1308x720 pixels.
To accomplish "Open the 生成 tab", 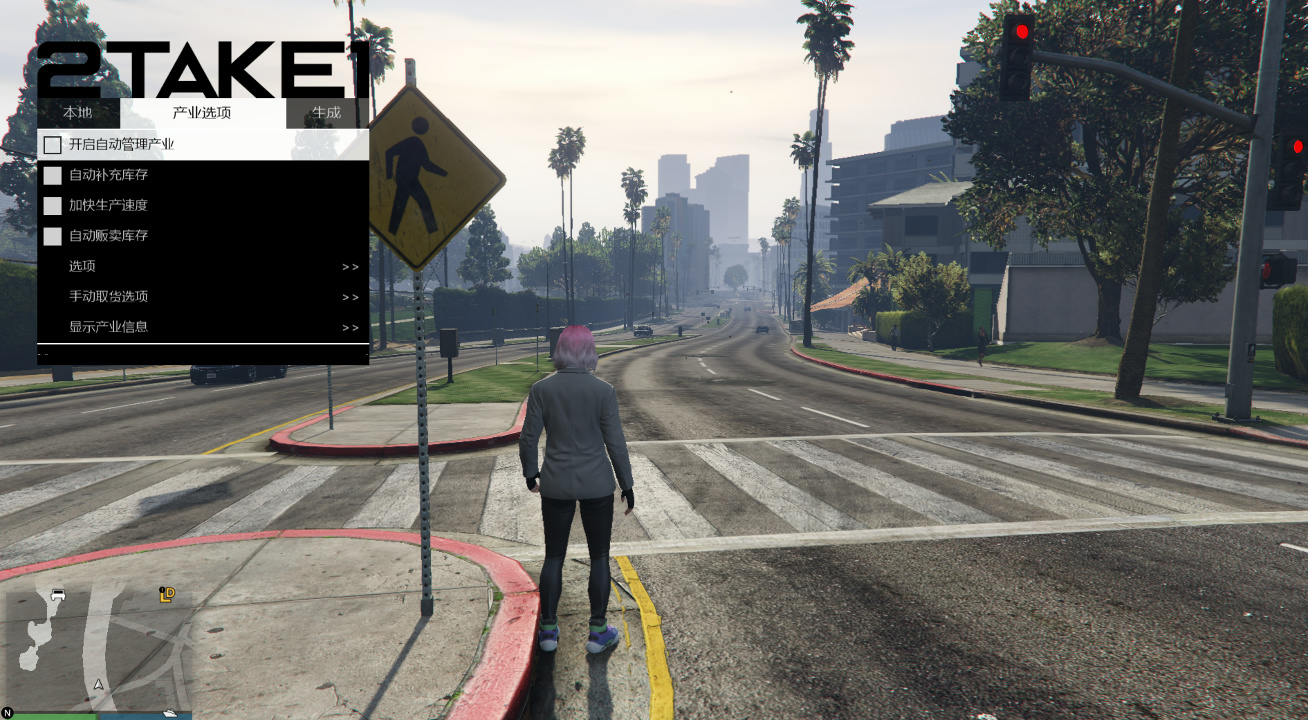I will pyautogui.click(x=326, y=113).
